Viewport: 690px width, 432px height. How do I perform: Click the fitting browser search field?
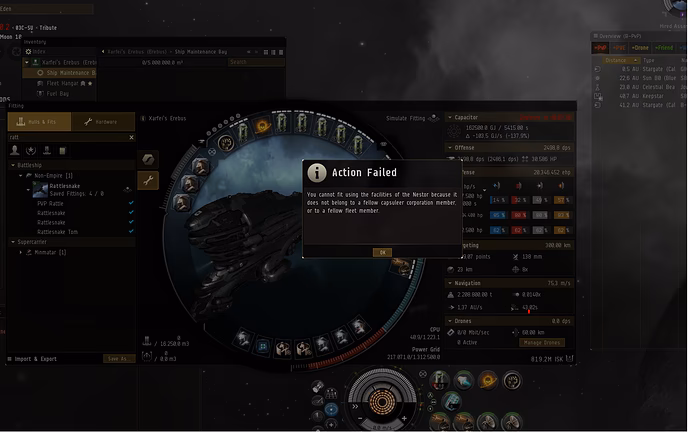pyautogui.click(x=70, y=137)
